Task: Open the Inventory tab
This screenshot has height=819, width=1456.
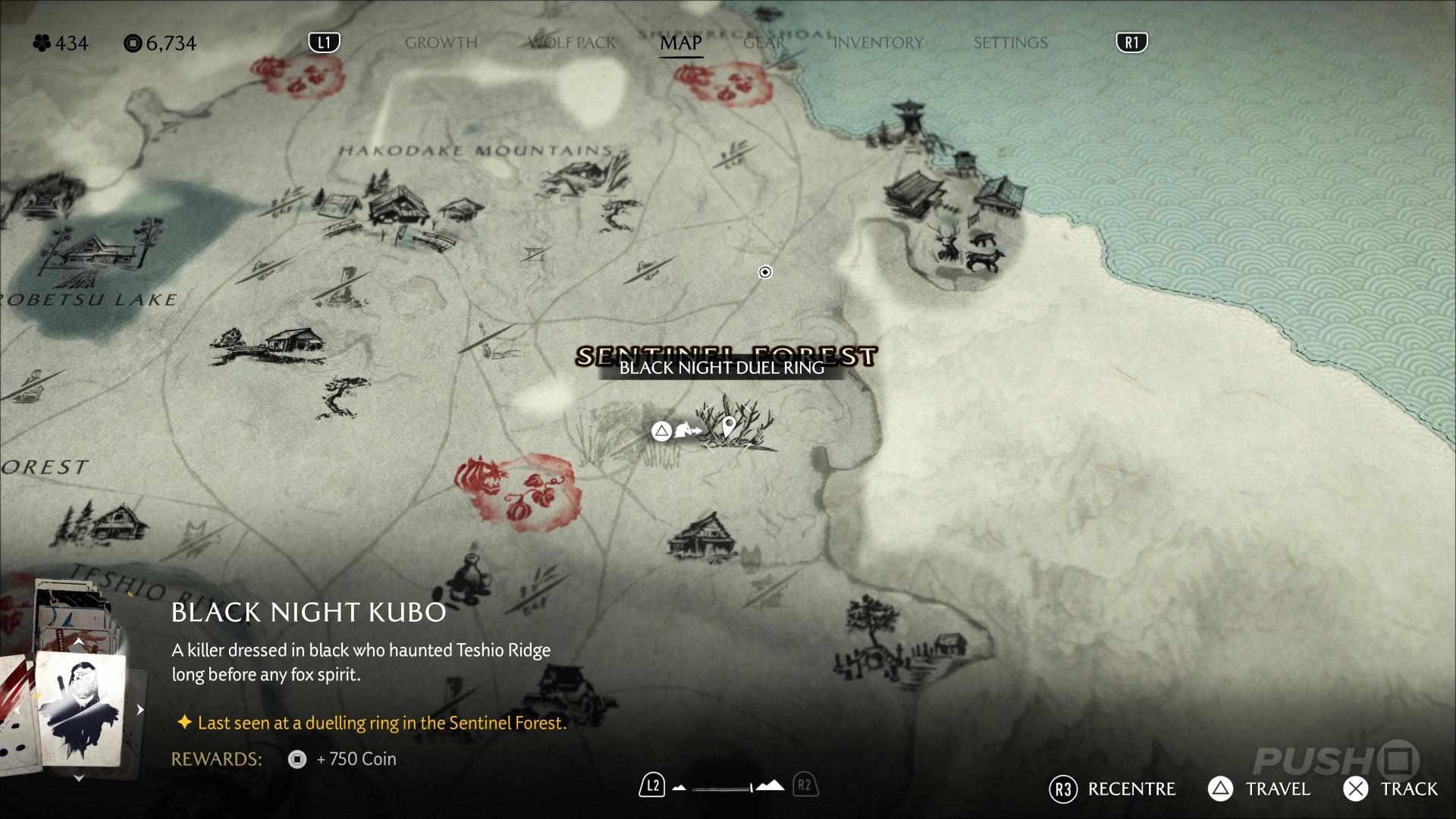Action: coord(878,43)
